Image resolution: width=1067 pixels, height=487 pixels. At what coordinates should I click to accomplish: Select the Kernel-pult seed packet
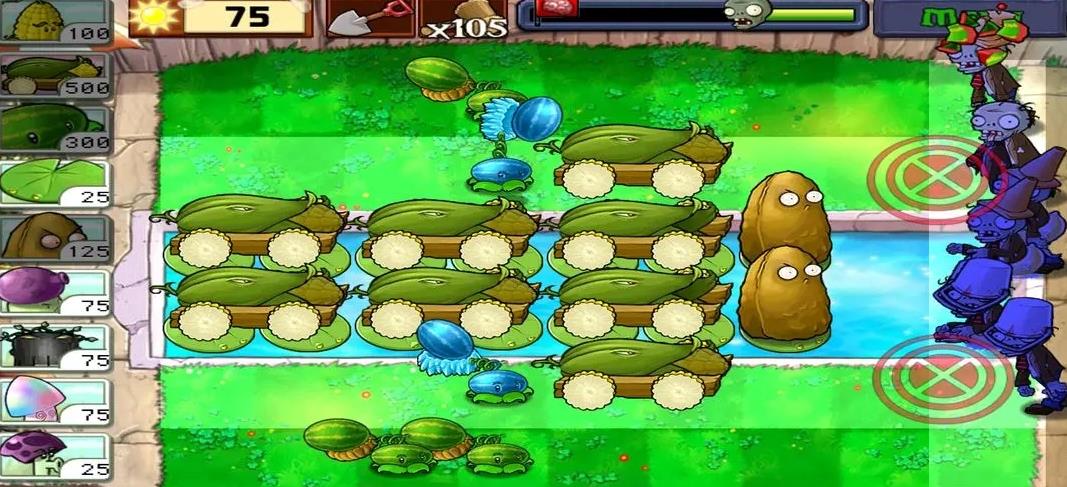pos(55,22)
